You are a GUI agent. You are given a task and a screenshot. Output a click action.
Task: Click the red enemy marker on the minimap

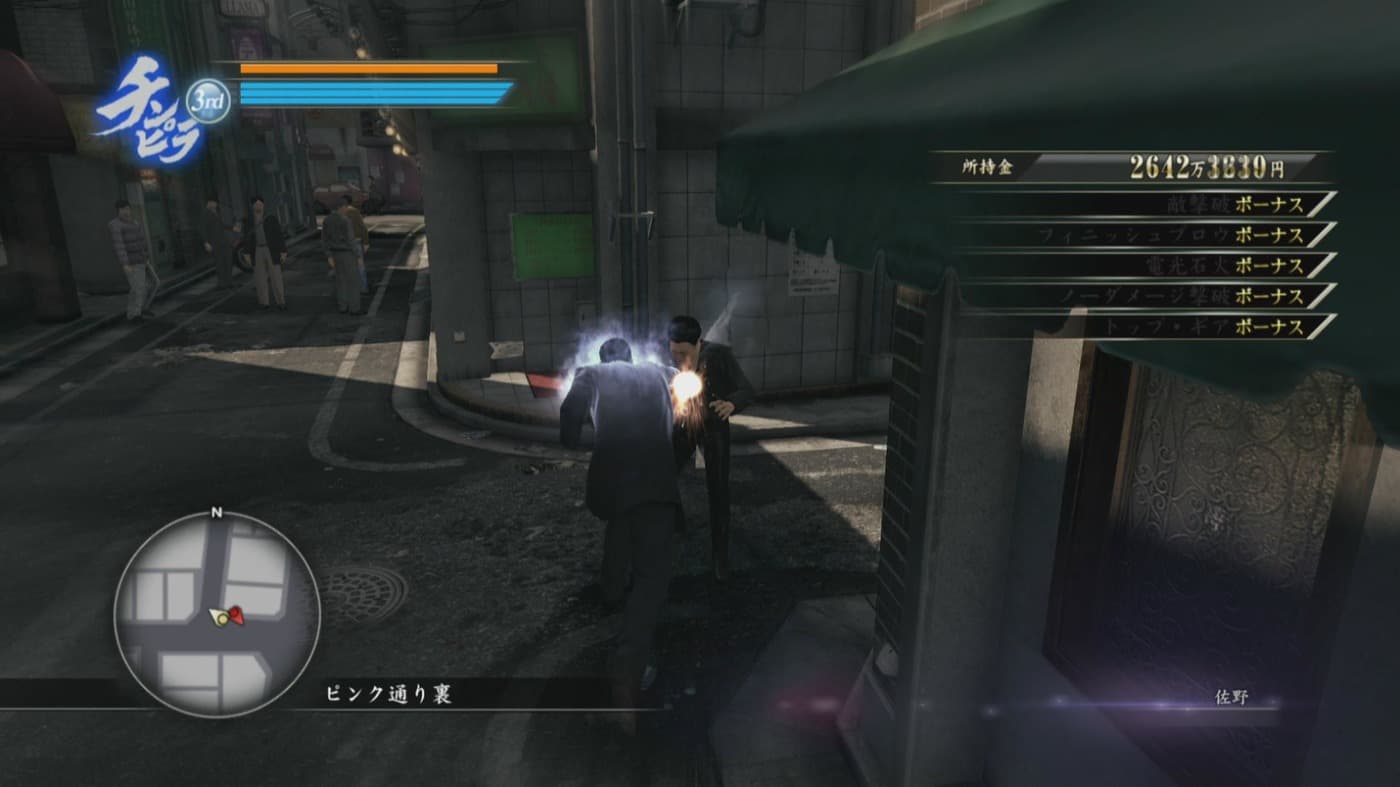click(236, 614)
